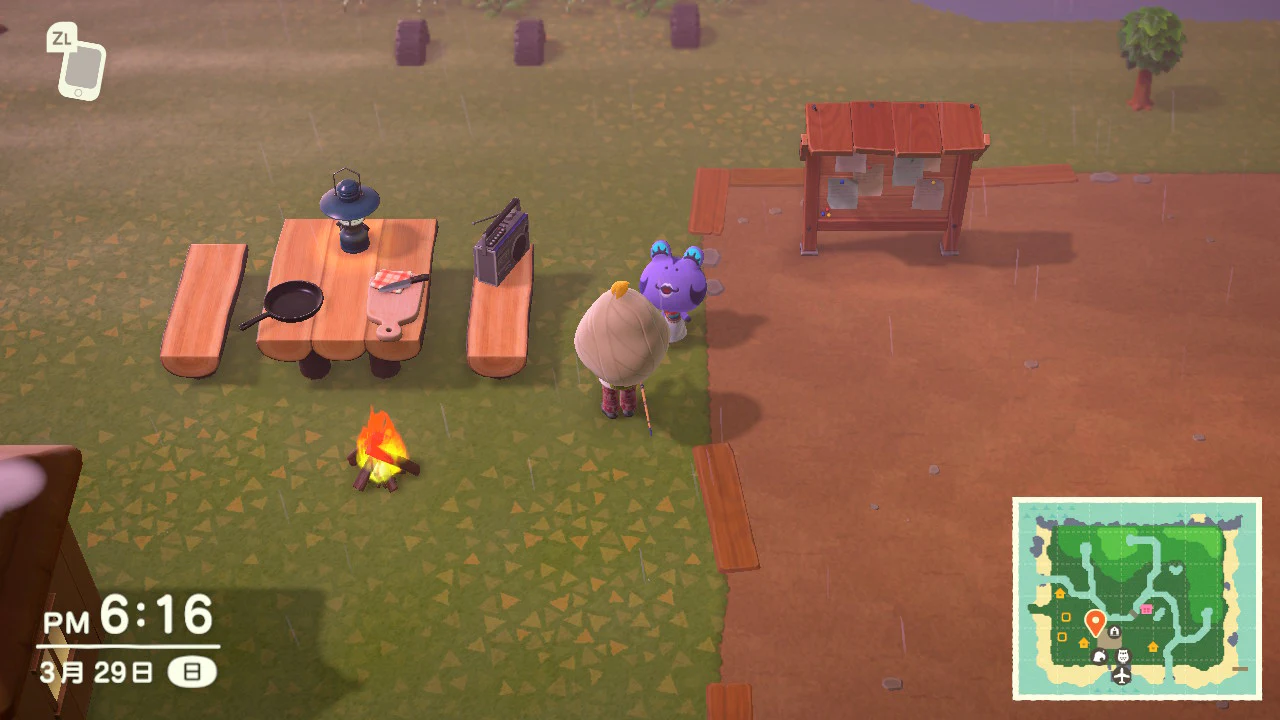This screenshot has height=720, width=1280.
Task: Select the pink house marker on minimap
Action: 1146,609
